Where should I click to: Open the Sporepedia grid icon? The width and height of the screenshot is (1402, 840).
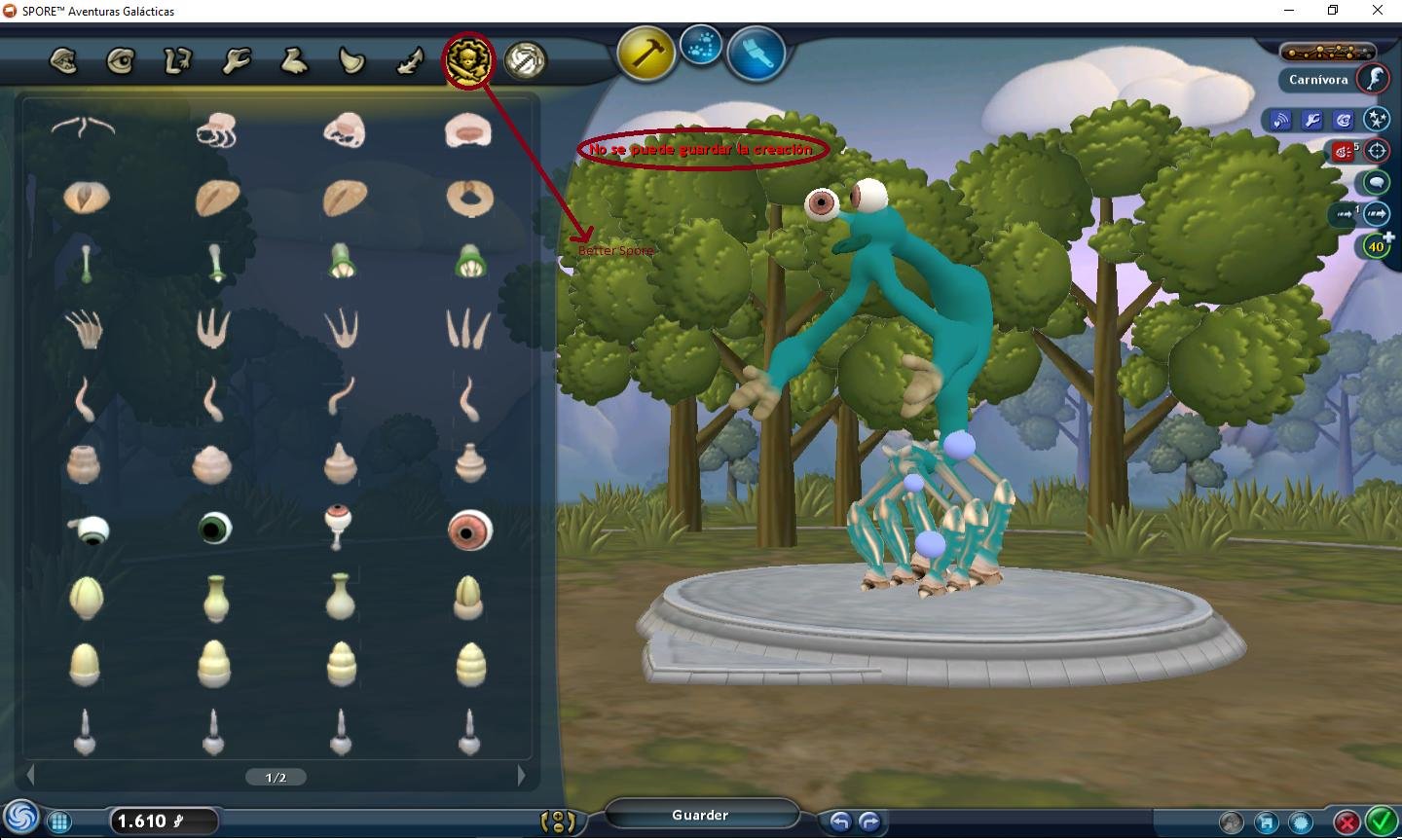coord(59,822)
